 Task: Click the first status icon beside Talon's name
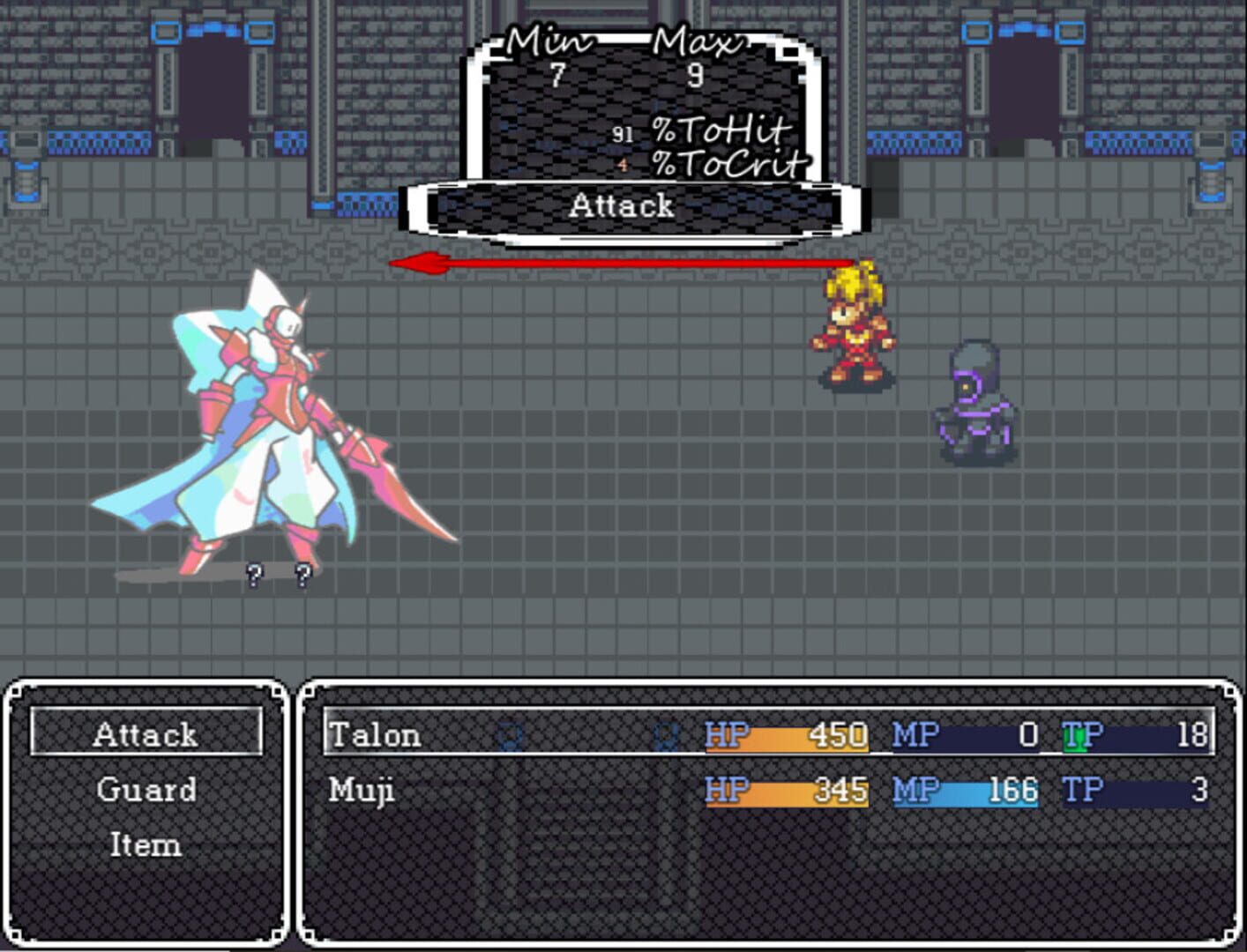[x=509, y=734]
